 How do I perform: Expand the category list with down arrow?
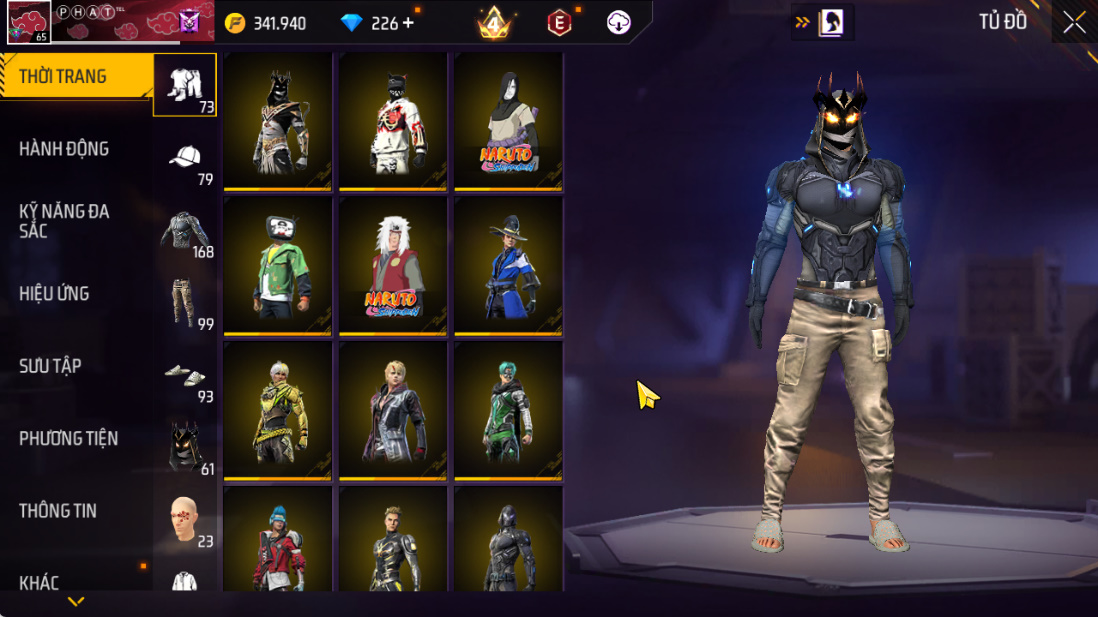coord(76,601)
